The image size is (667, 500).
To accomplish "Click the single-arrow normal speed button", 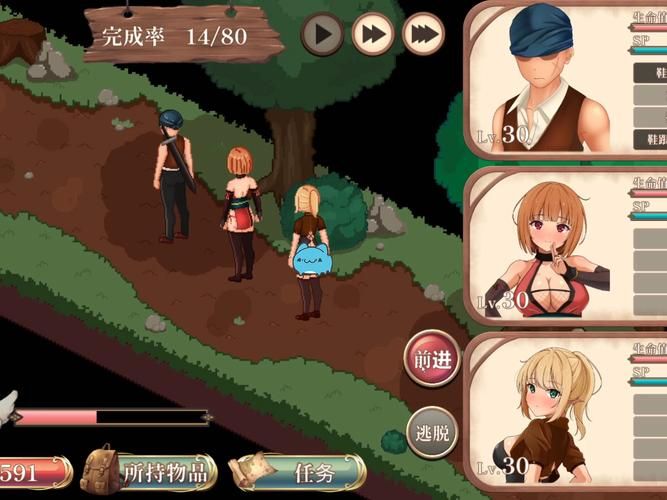I will (322, 35).
